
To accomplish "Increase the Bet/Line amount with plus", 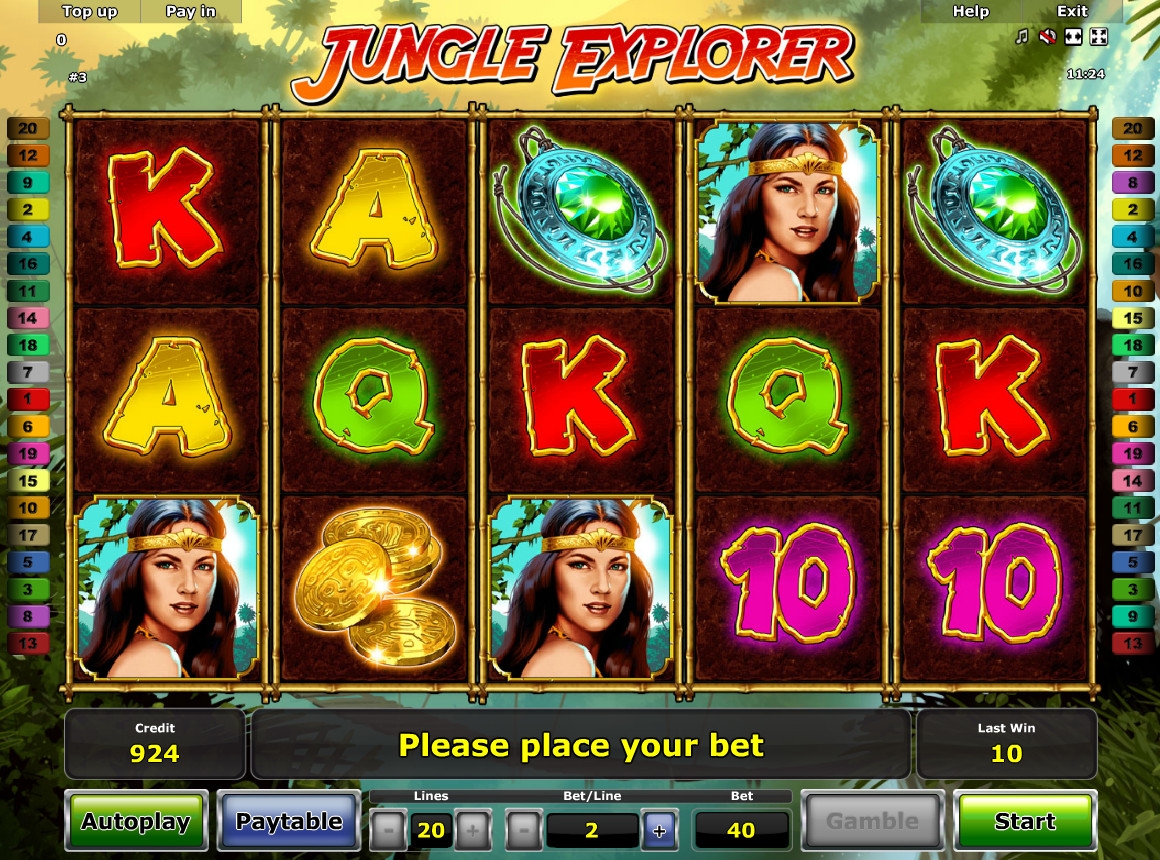I will pyautogui.click(x=659, y=830).
